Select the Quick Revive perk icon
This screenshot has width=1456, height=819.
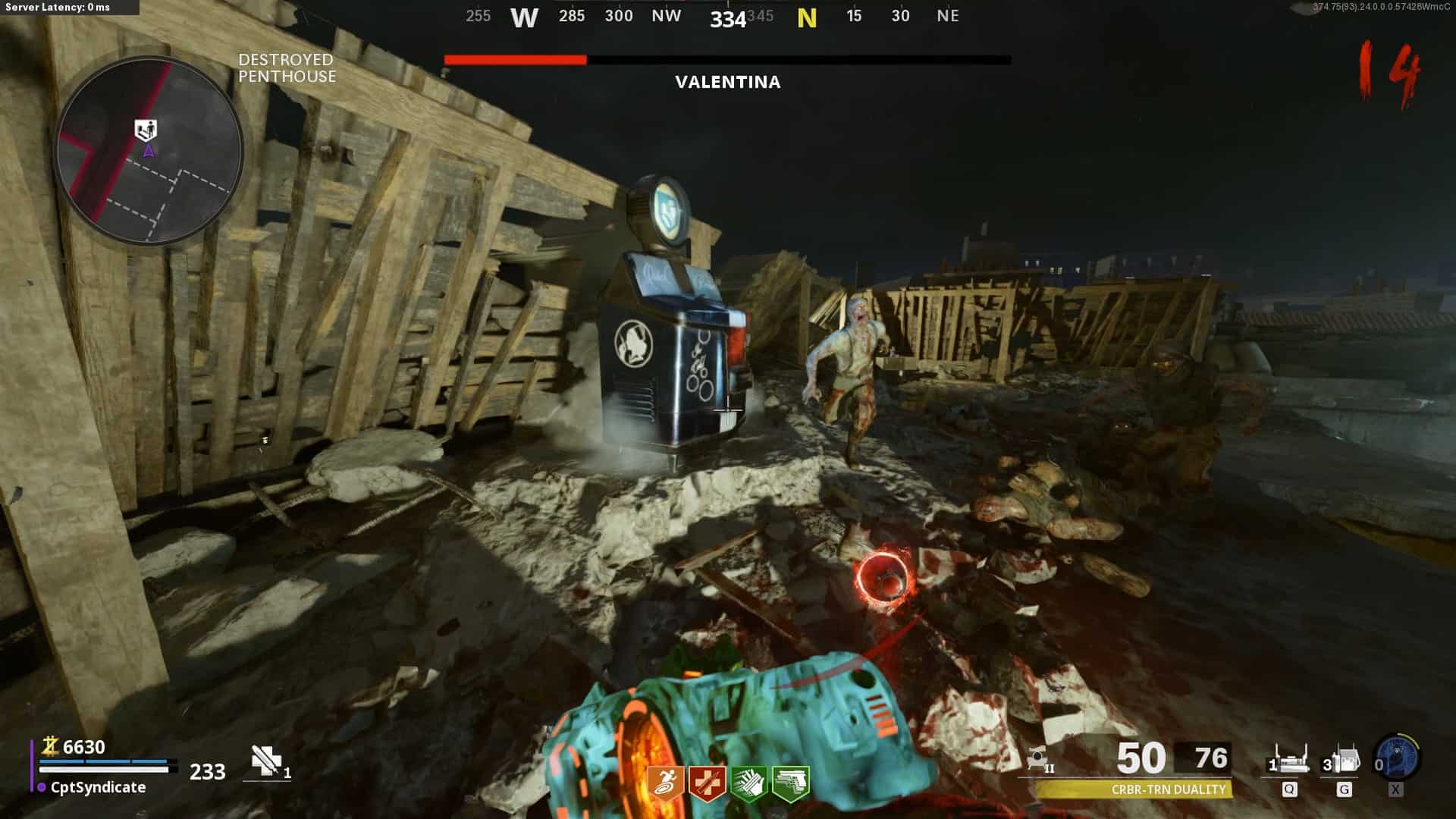coord(707,783)
